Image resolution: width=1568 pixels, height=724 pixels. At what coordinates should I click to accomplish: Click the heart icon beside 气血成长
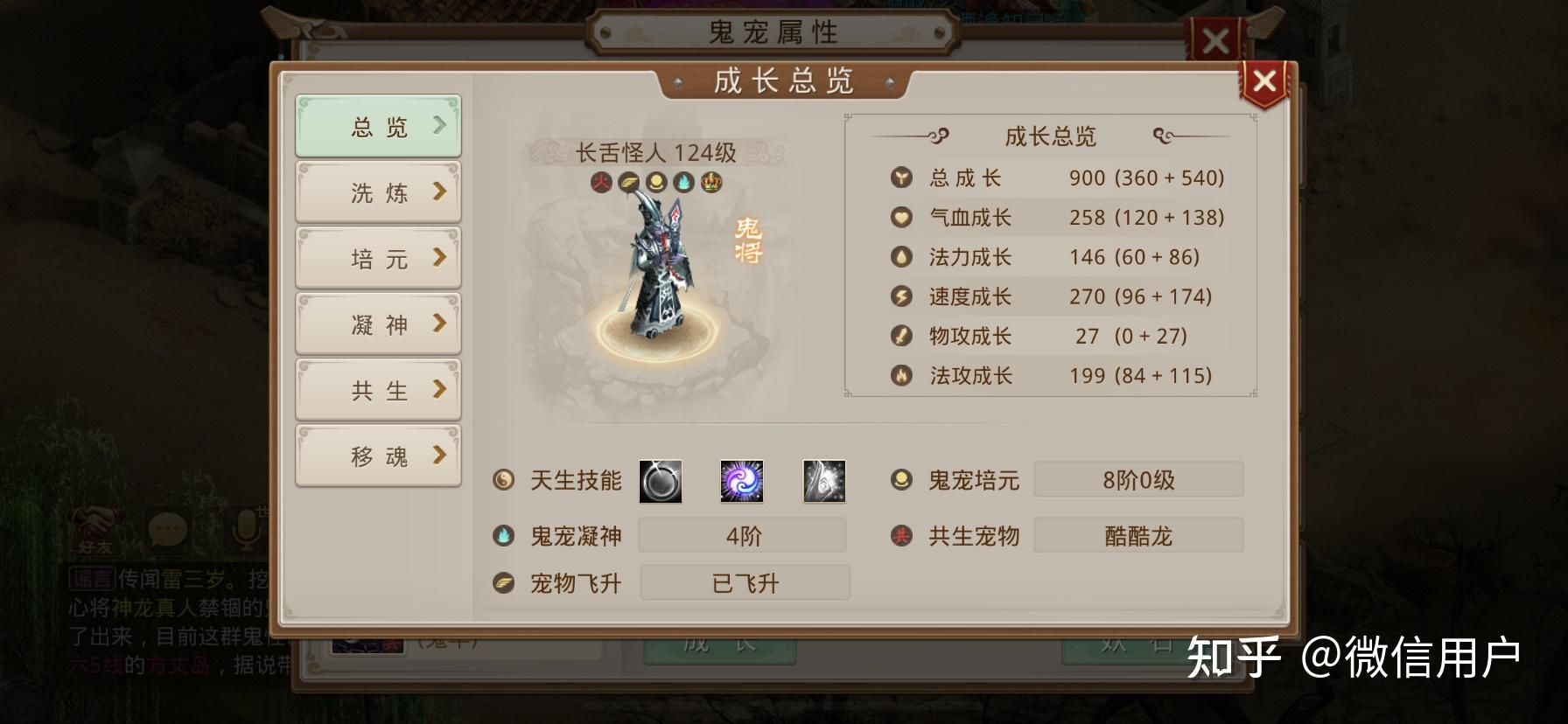point(900,217)
